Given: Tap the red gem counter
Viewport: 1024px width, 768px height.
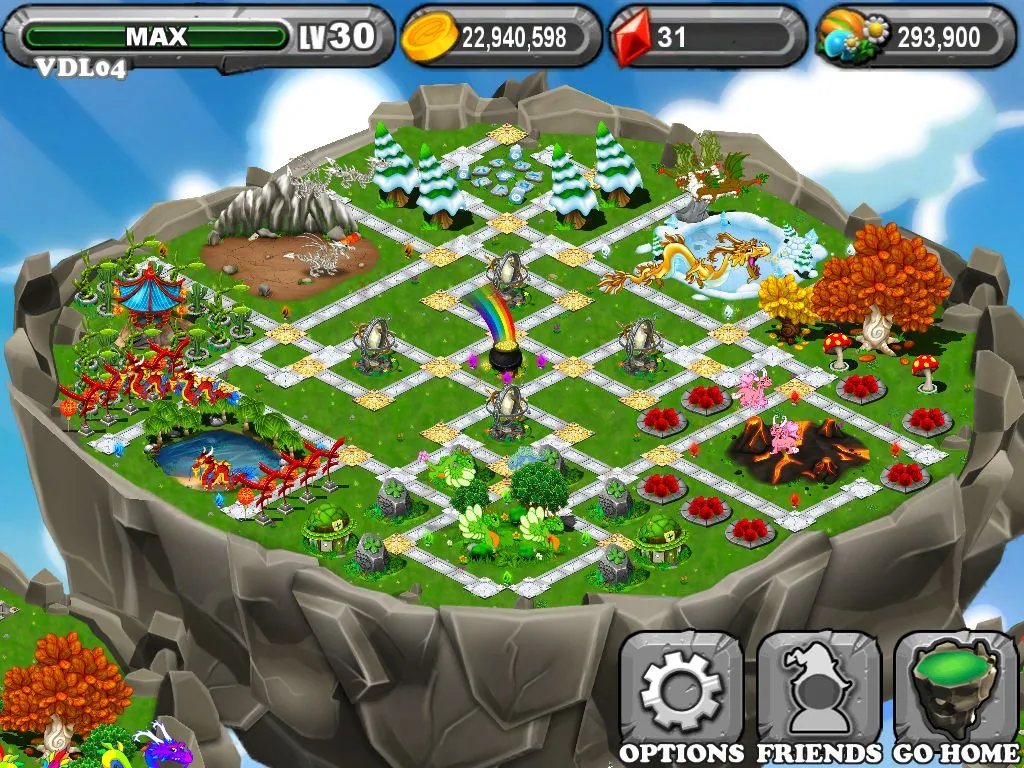Looking at the screenshot, I should click(x=708, y=37).
